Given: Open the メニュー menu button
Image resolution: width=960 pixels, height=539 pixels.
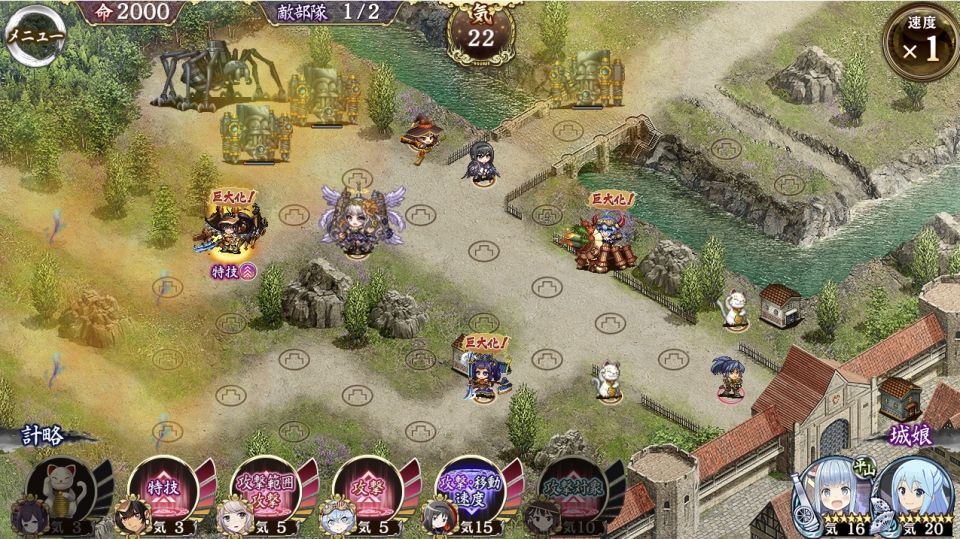Looking at the screenshot, I should tap(36, 36).
